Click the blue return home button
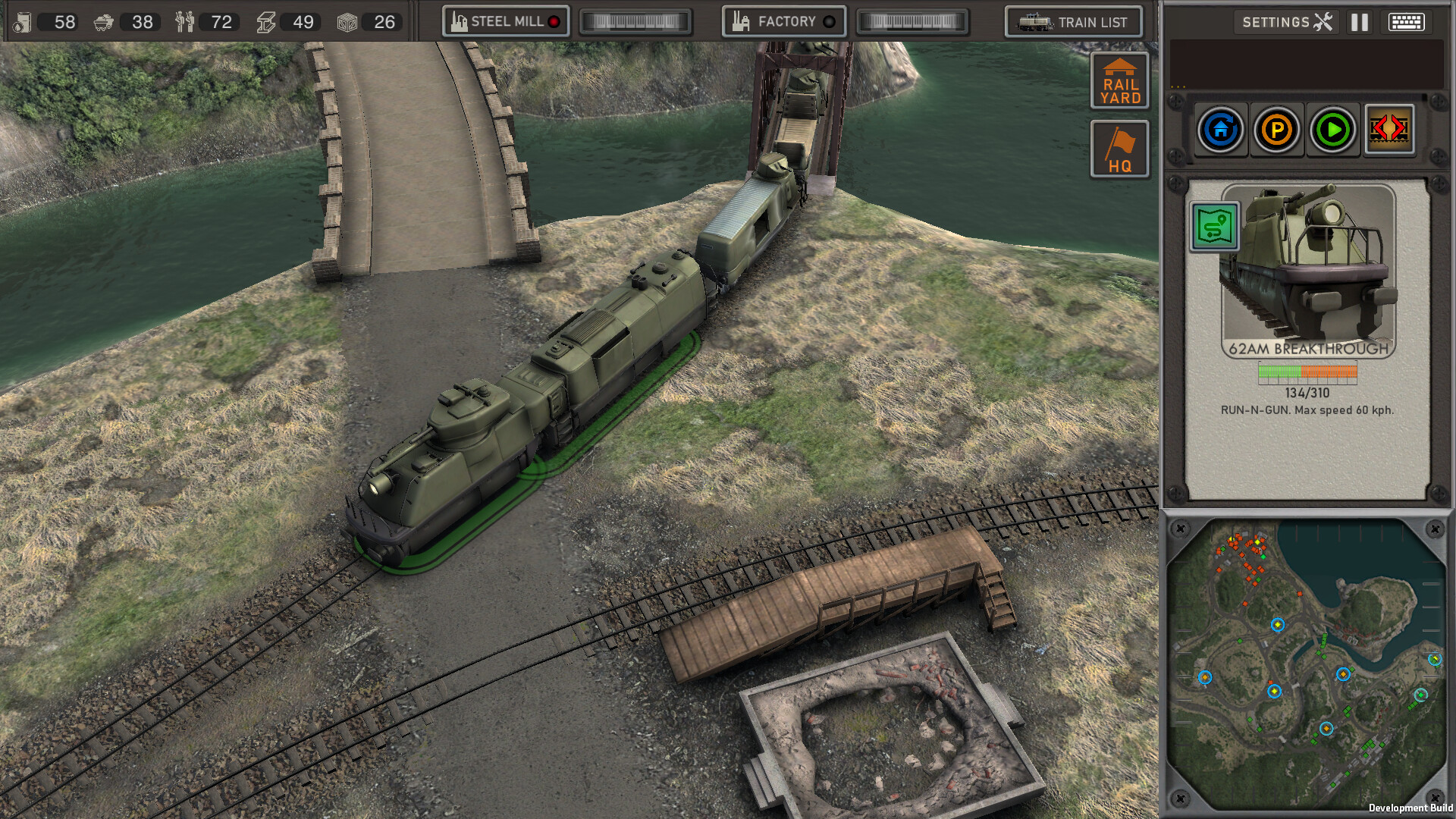 1220,130
